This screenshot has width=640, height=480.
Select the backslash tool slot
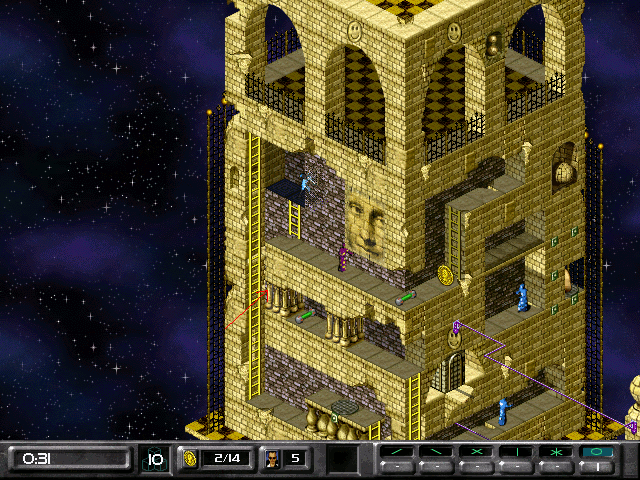[436, 452]
